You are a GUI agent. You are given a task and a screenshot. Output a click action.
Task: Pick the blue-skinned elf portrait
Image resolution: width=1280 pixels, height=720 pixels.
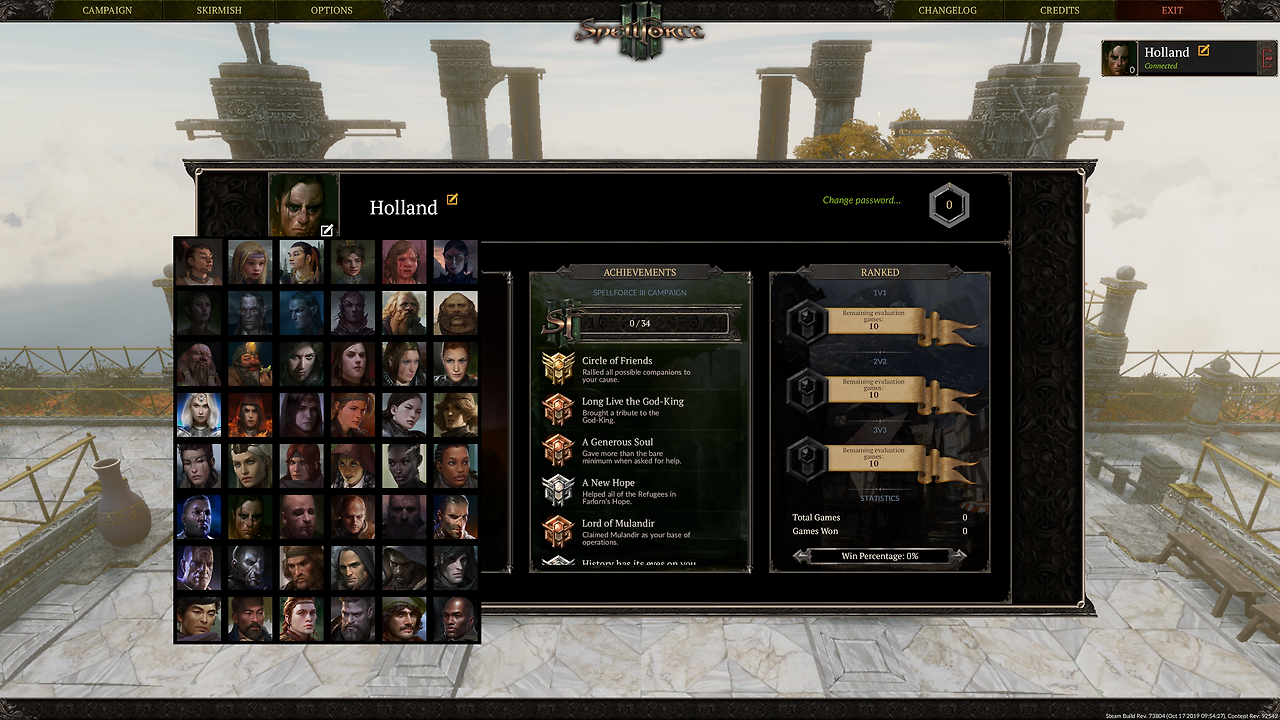pos(301,313)
